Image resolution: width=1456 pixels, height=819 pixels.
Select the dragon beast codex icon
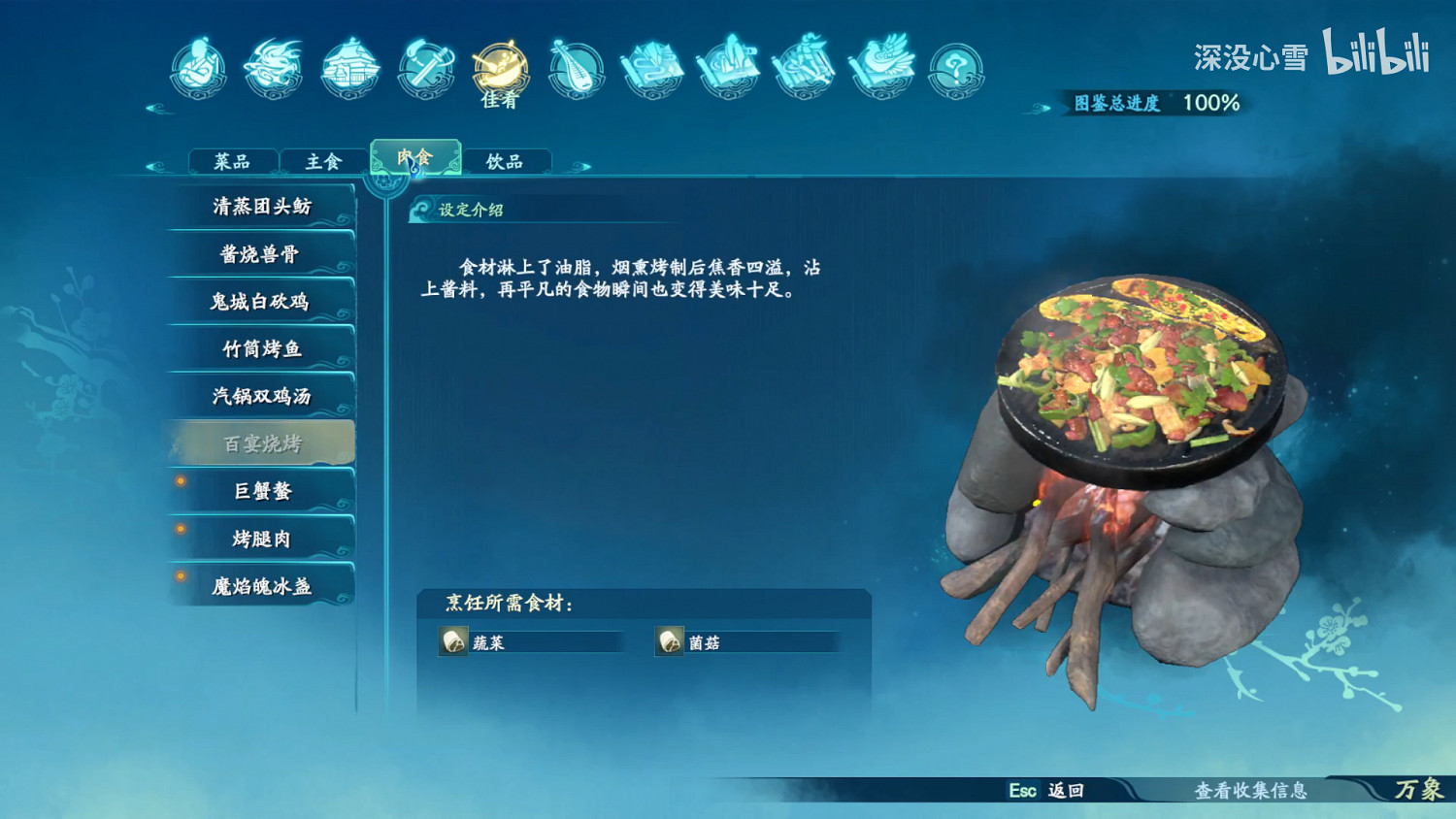pyautogui.click(x=273, y=68)
